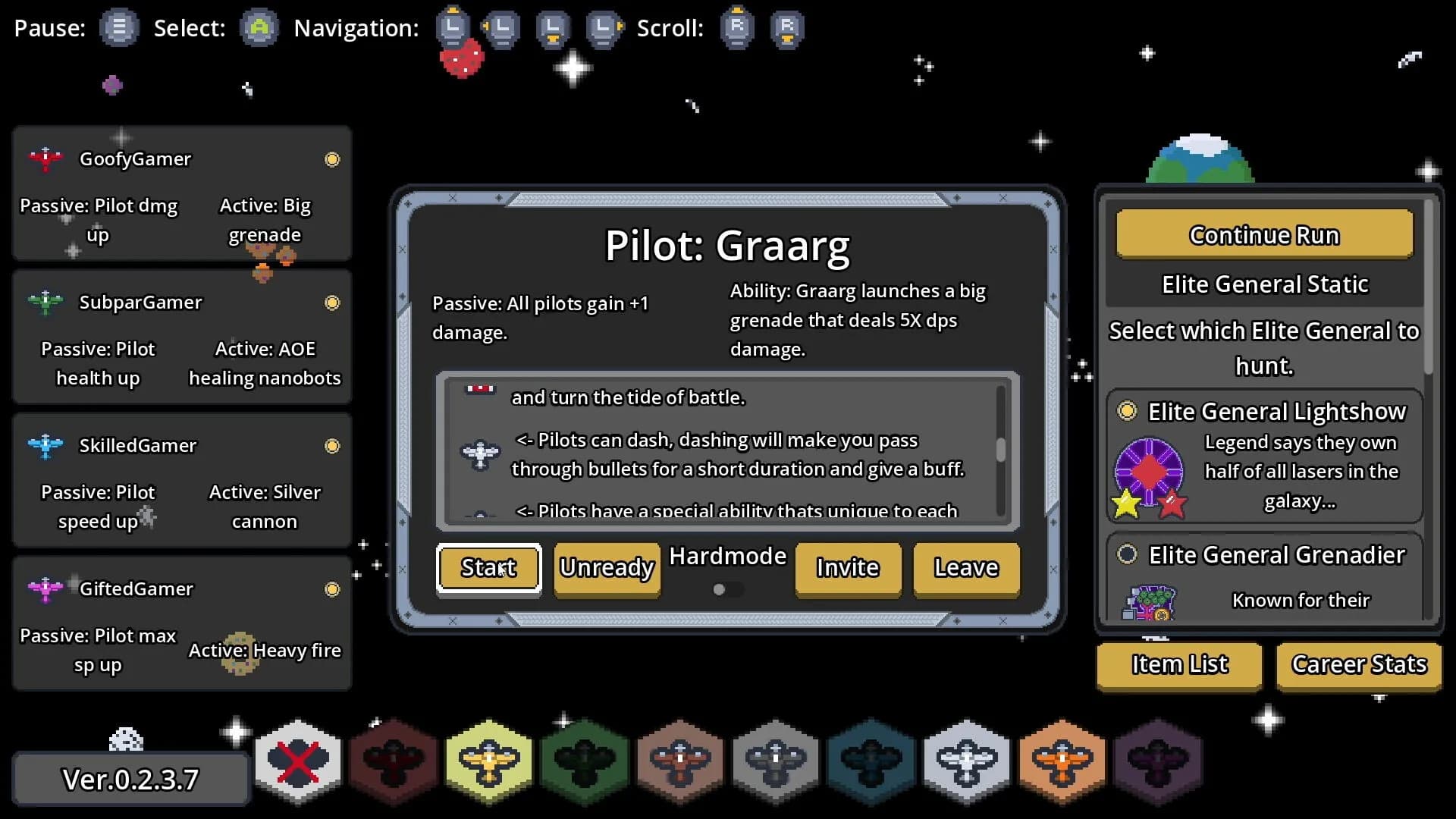
Task: Open the Item List
Action: tap(1179, 664)
